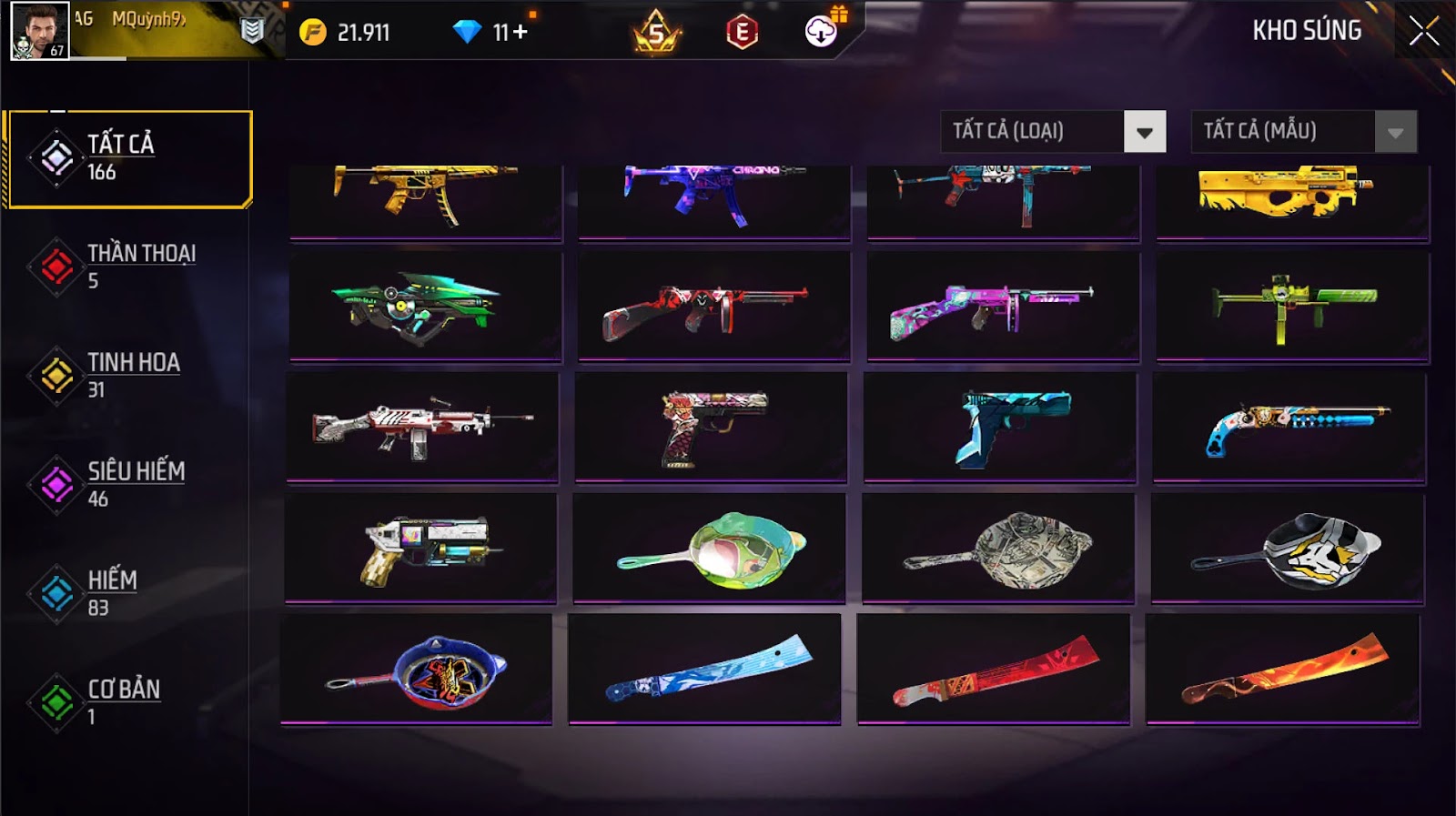This screenshot has height=816, width=1456.
Task: Switch to the Thần Thoại tab
Action: (x=127, y=267)
